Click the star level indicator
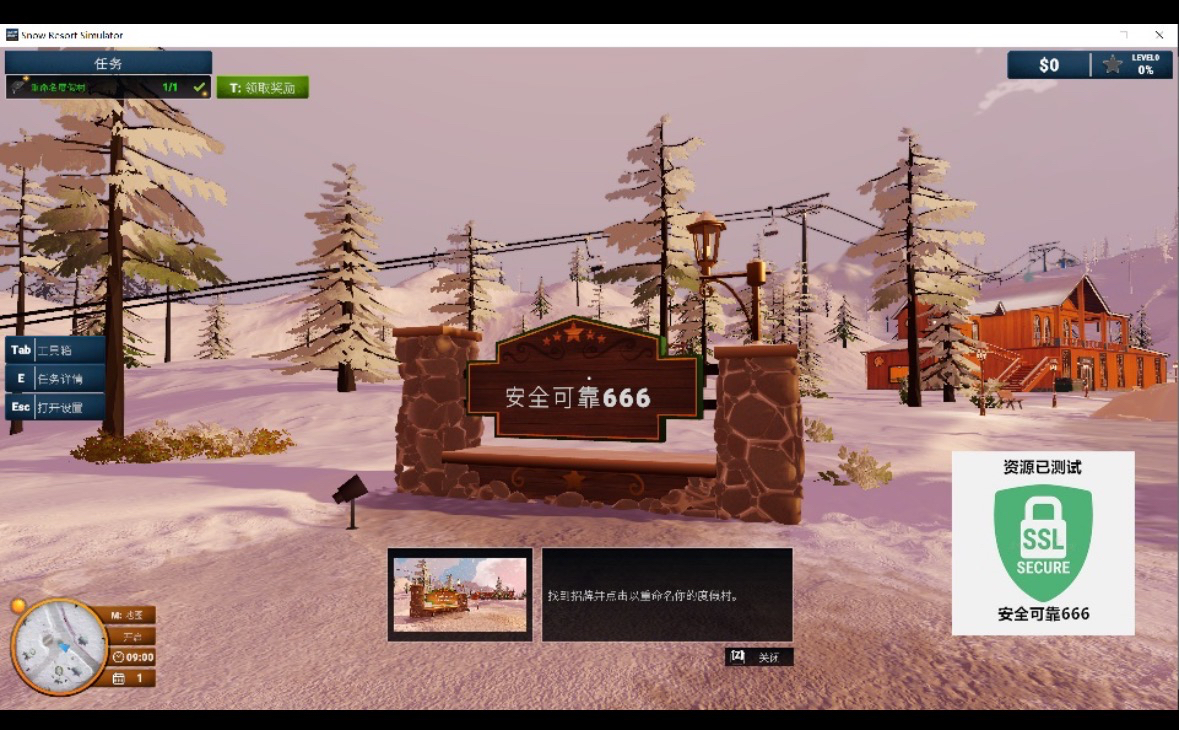This screenshot has width=1179, height=730. point(1113,65)
